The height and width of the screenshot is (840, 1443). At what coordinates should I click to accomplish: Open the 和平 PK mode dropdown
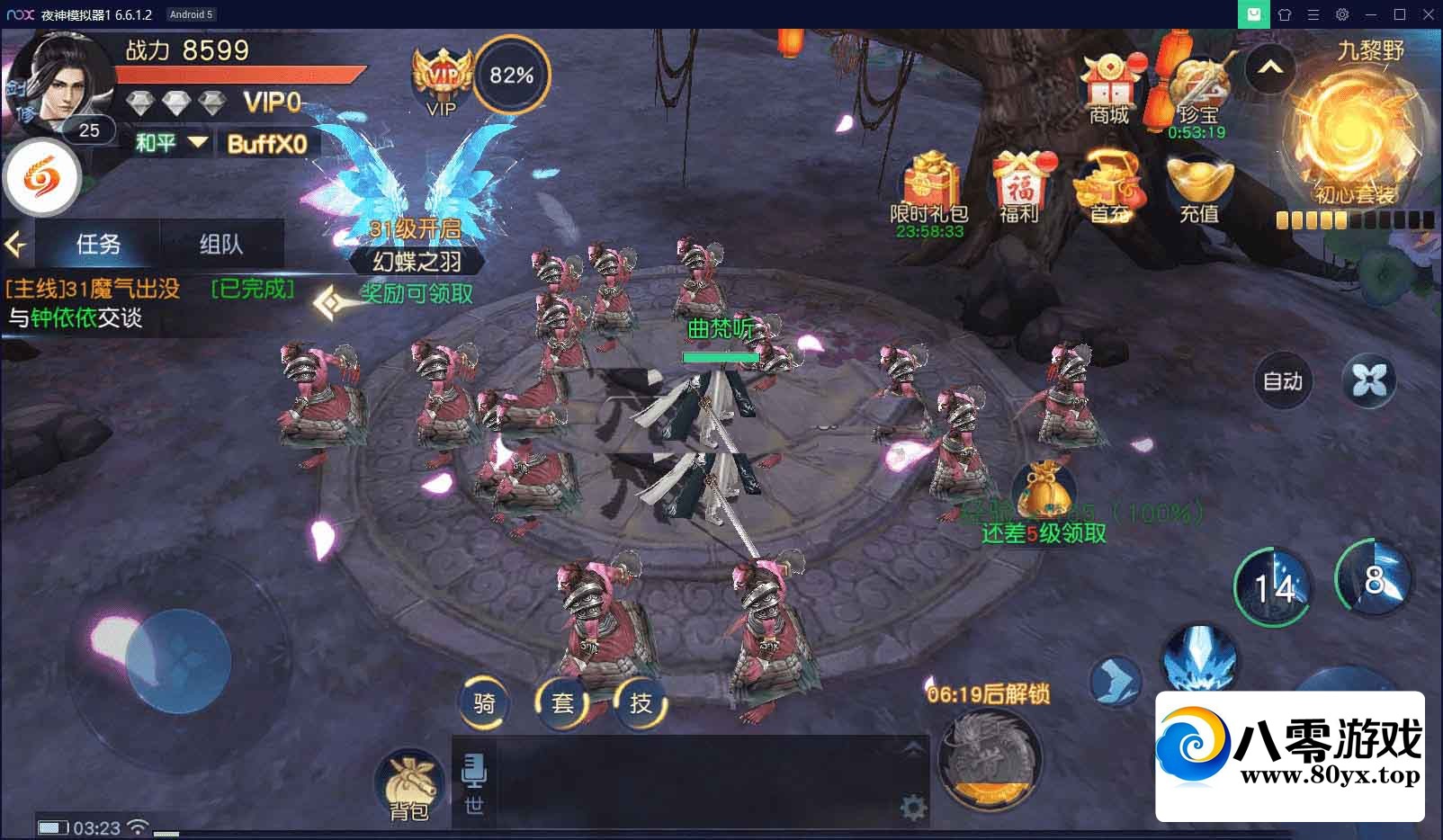171,143
